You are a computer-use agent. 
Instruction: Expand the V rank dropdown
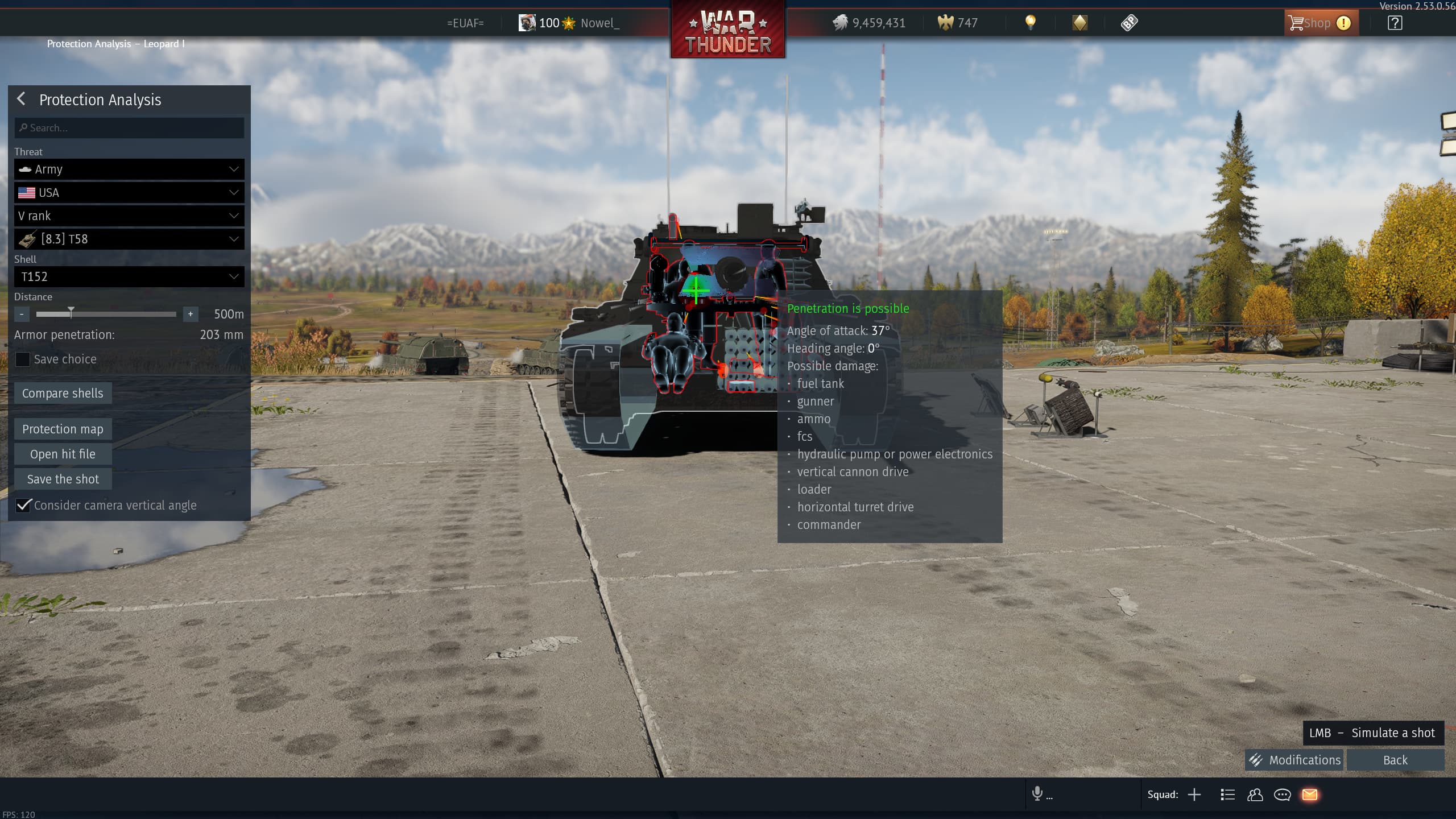tap(129, 216)
